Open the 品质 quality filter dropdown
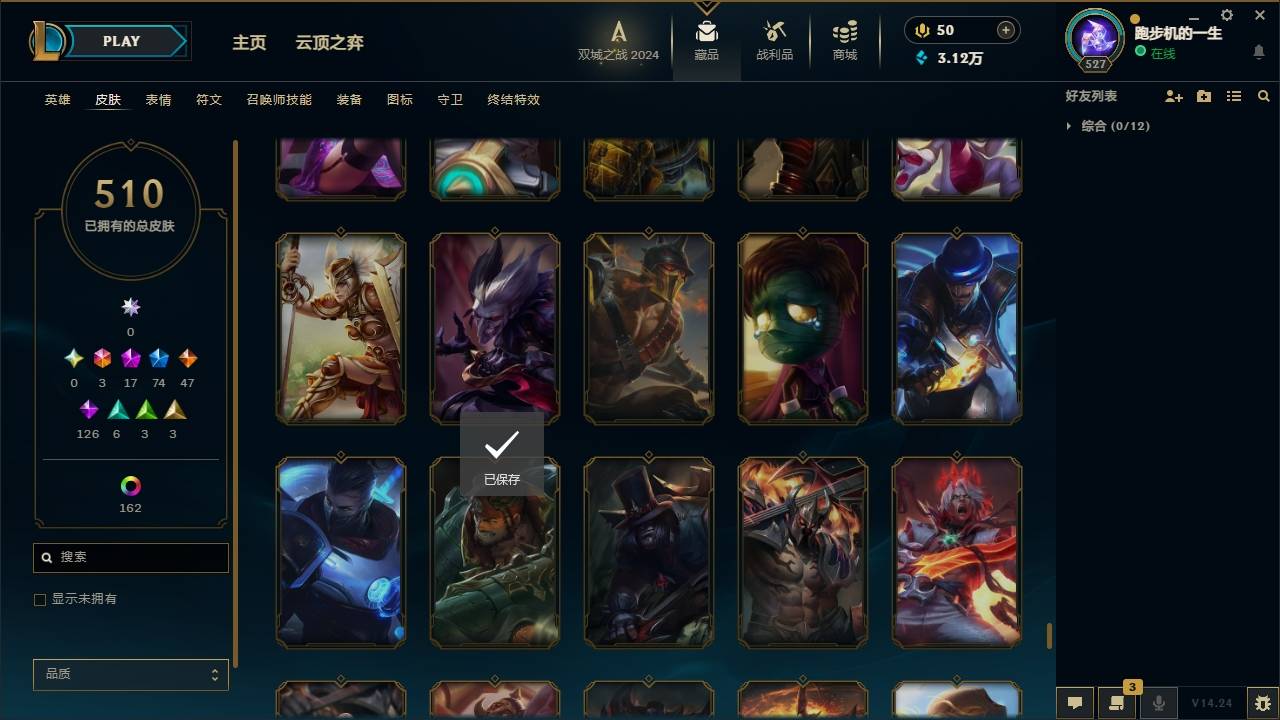The height and width of the screenshot is (720, 1280). pos(130,674)
